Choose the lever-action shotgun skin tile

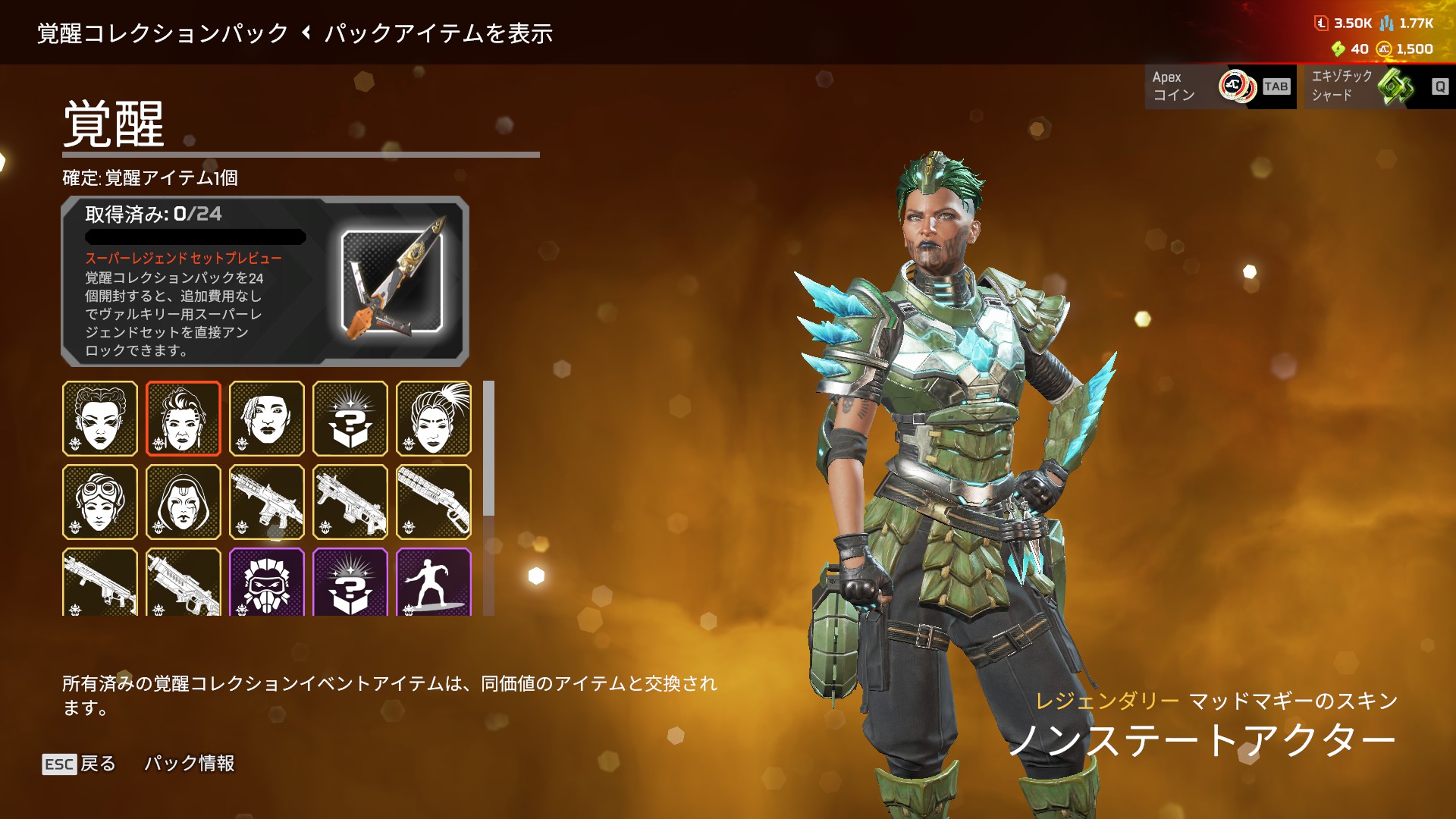[434, 502]
